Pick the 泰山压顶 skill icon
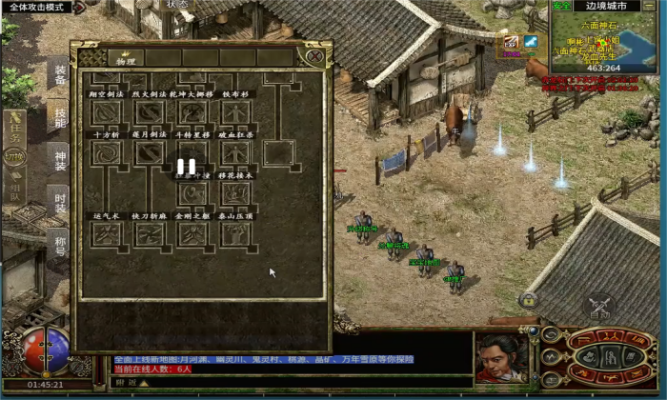This screenshot has width=667, height=400. pyautogui.click(x=236, y=234)
